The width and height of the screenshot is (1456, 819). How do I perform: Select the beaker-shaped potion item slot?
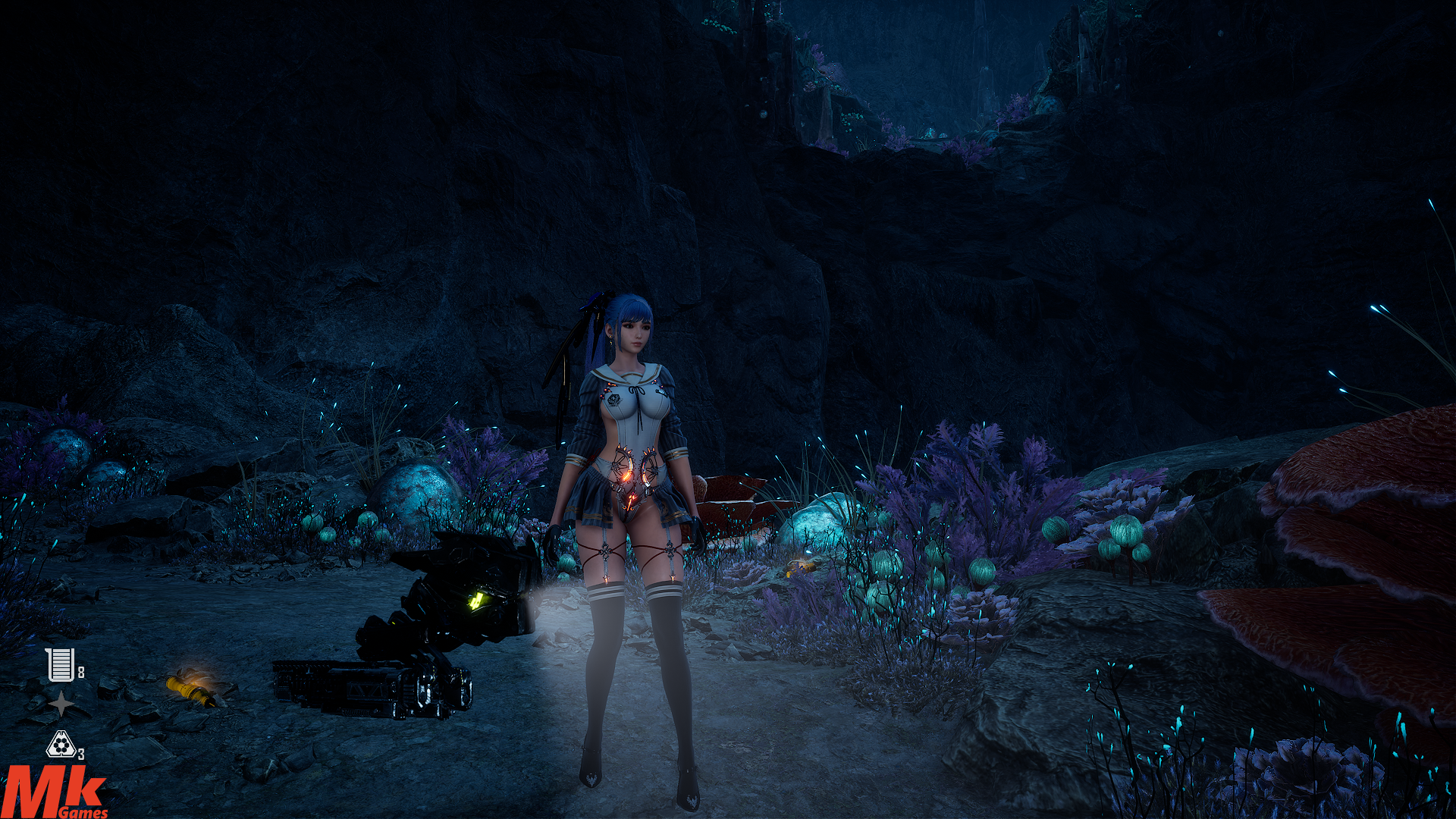tap(60, 664)
